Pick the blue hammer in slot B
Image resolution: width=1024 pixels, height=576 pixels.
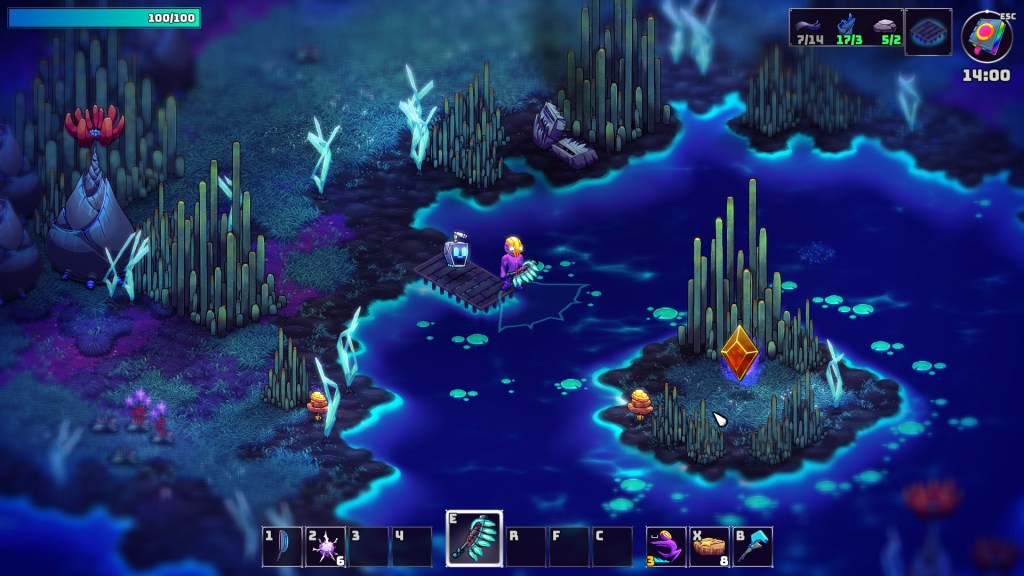753,547
